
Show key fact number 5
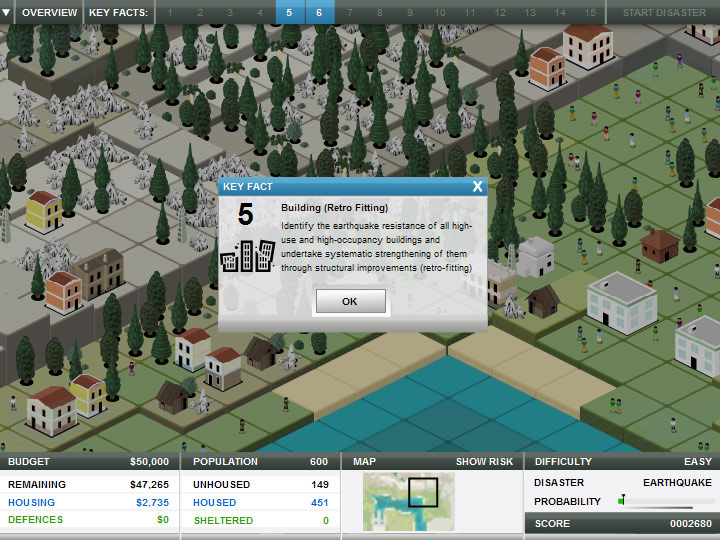[x=289, y=12]
